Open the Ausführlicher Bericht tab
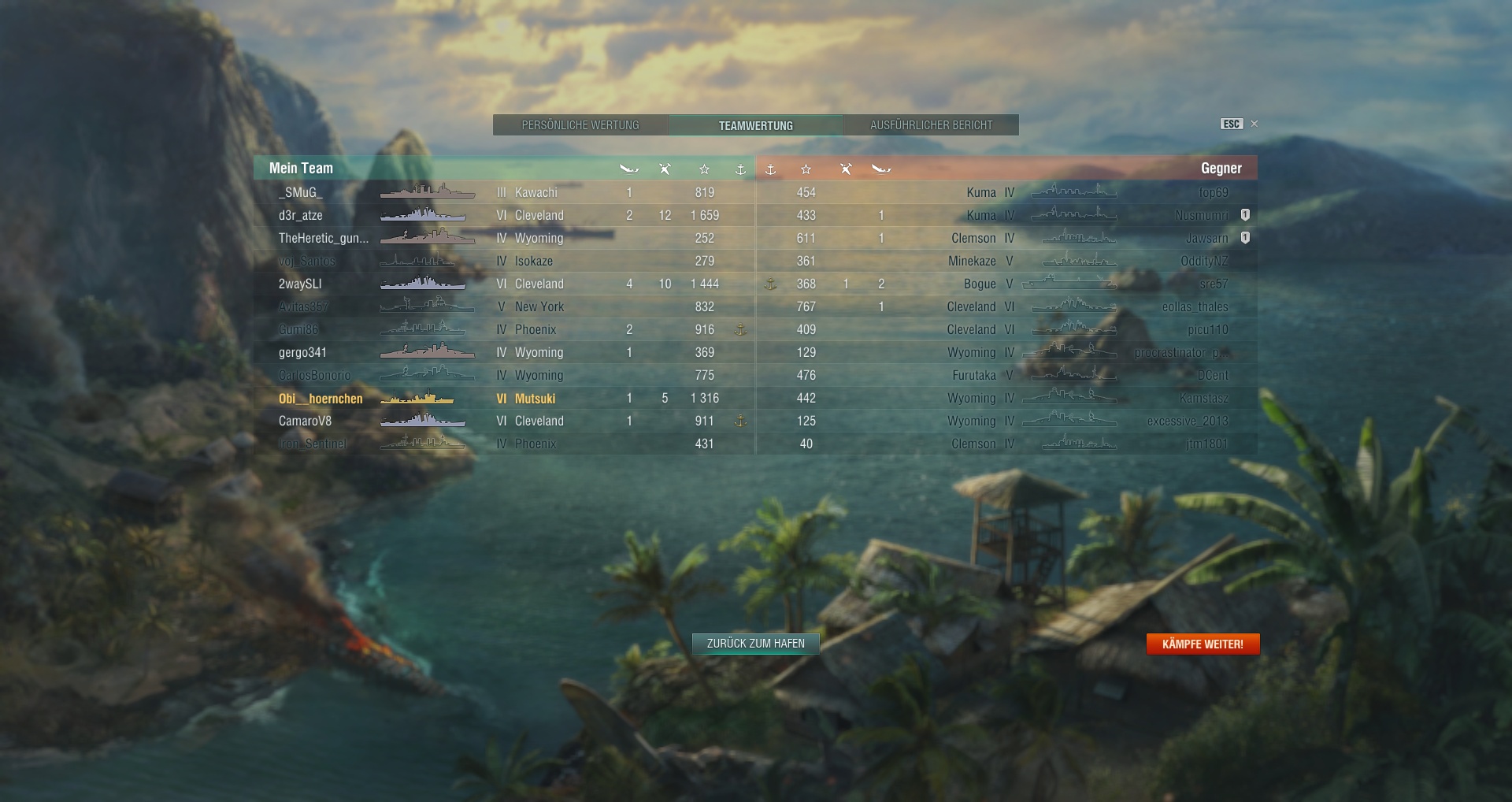Viewport: 1512px width, 802px height. 931,125
